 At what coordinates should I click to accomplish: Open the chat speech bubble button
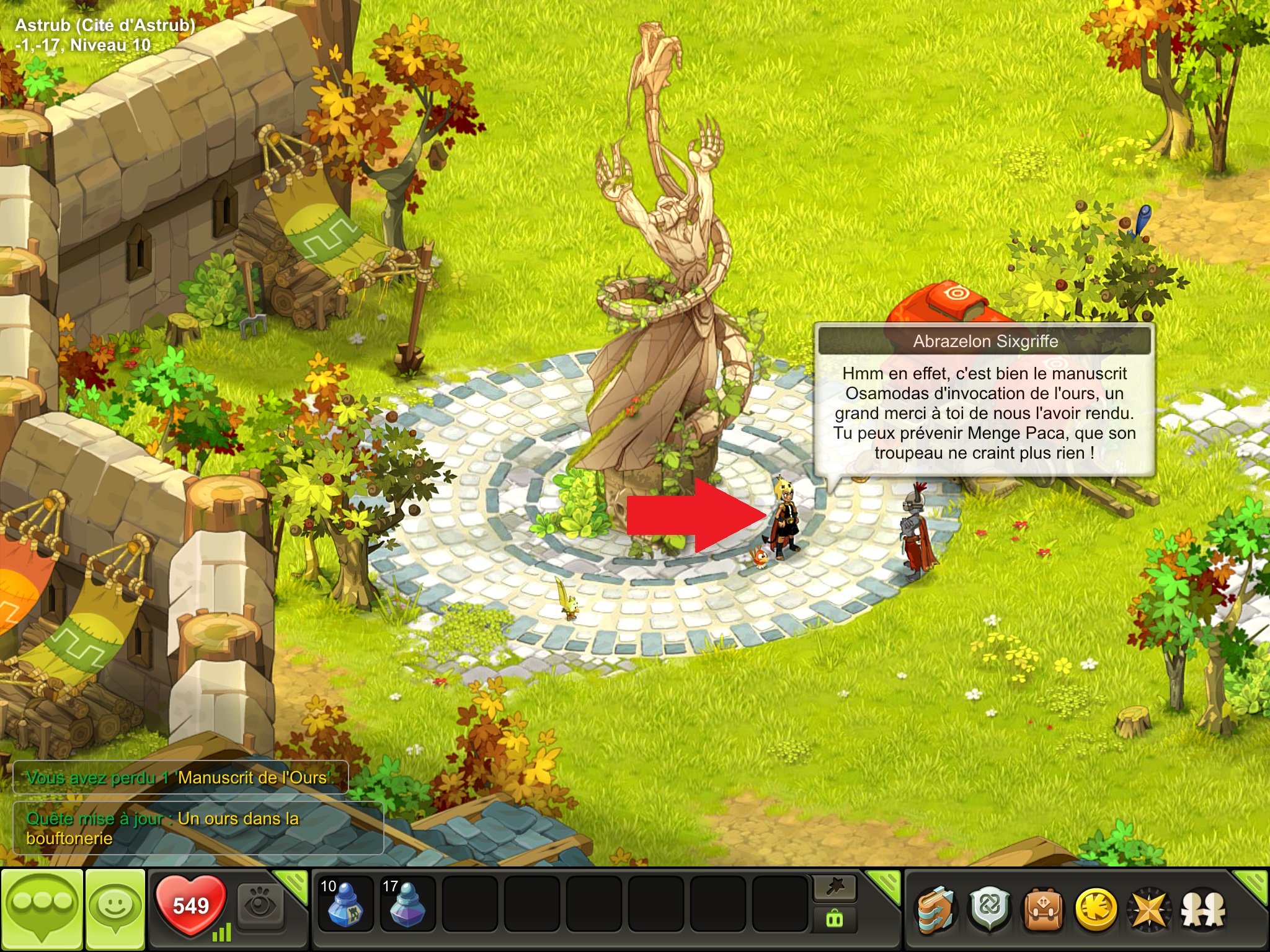click(42, 909)
